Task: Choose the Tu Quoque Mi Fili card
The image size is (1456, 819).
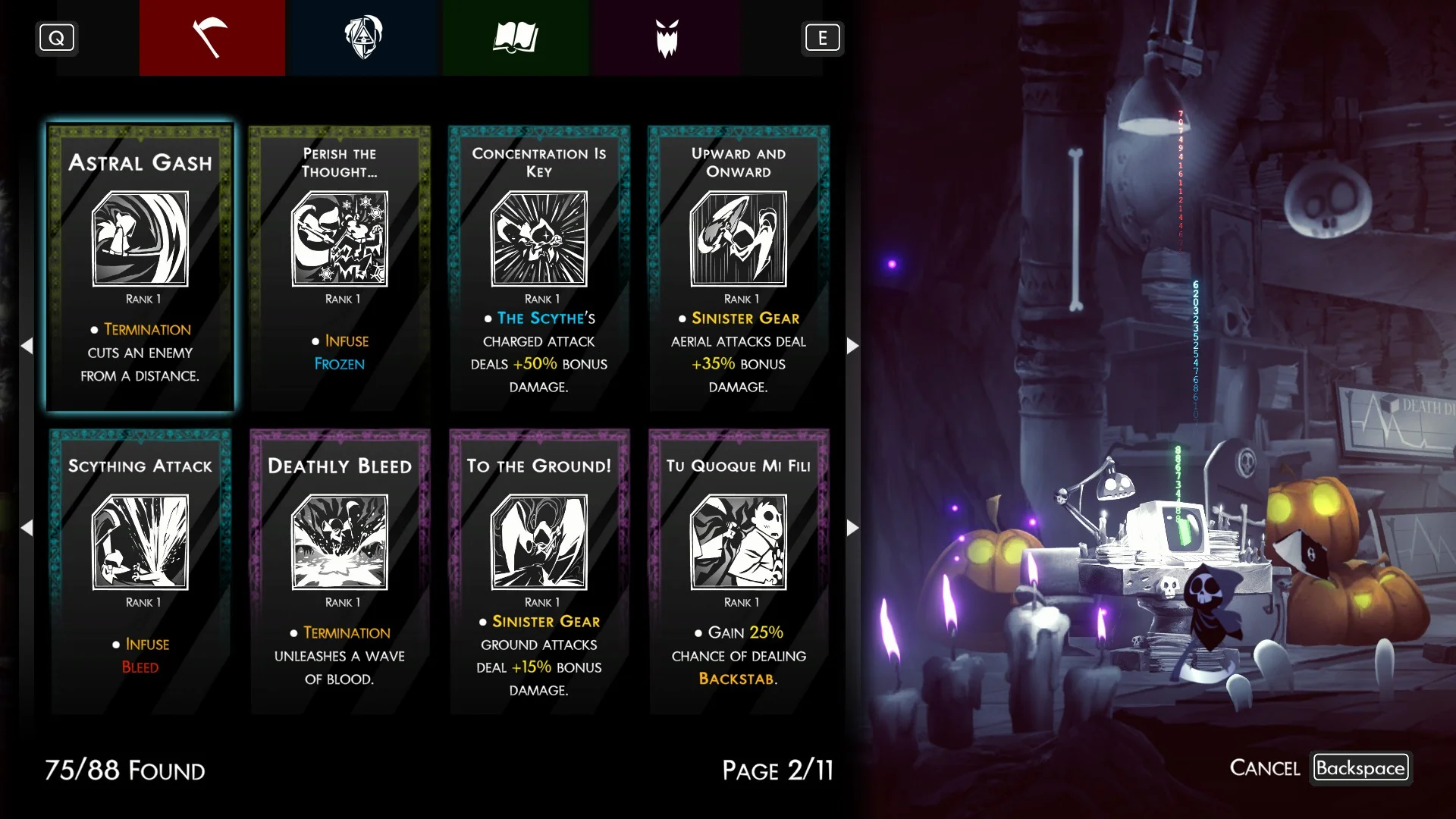Action: (739, 570)
